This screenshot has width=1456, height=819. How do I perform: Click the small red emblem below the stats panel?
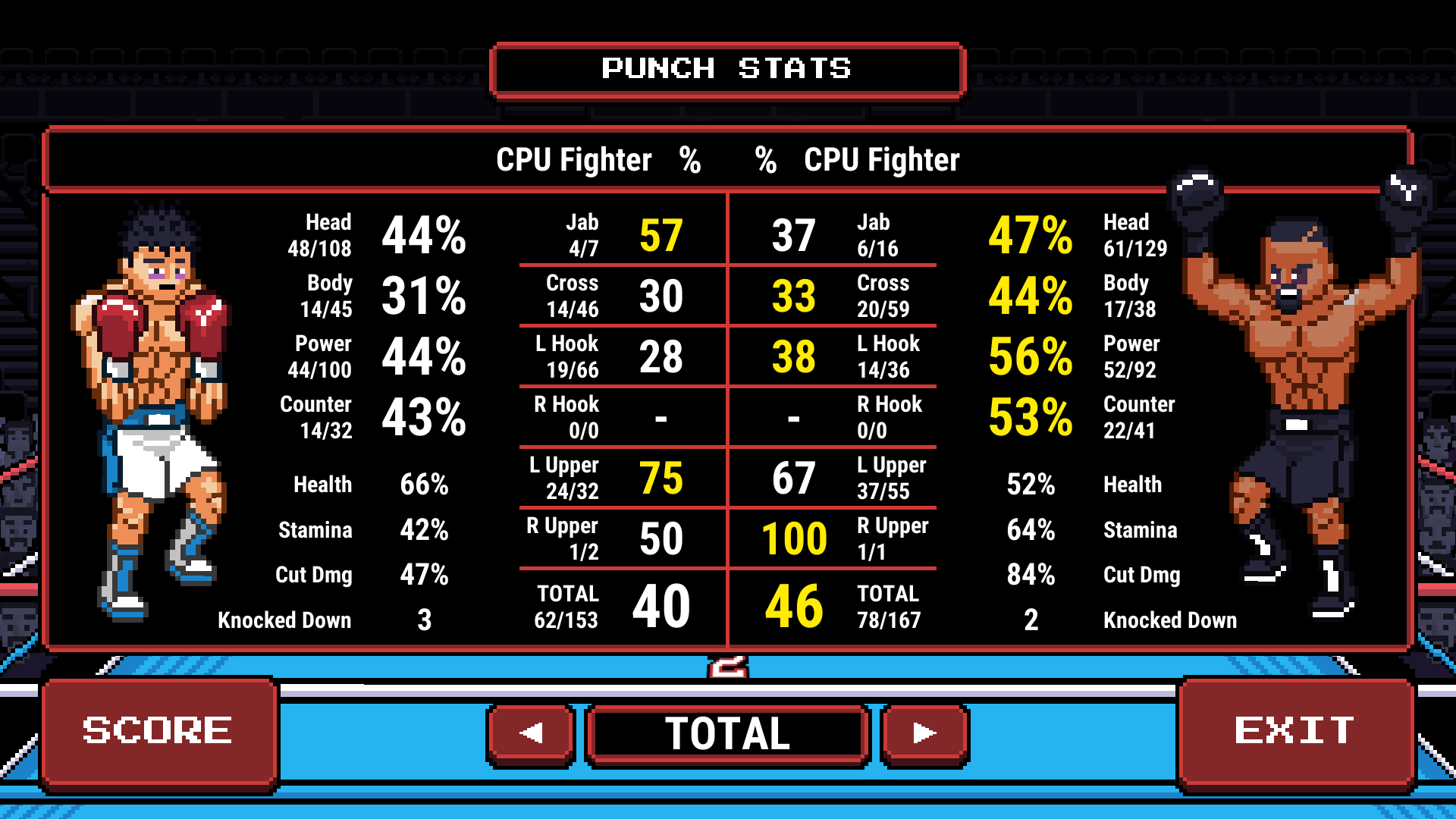[x=728, y=666]
